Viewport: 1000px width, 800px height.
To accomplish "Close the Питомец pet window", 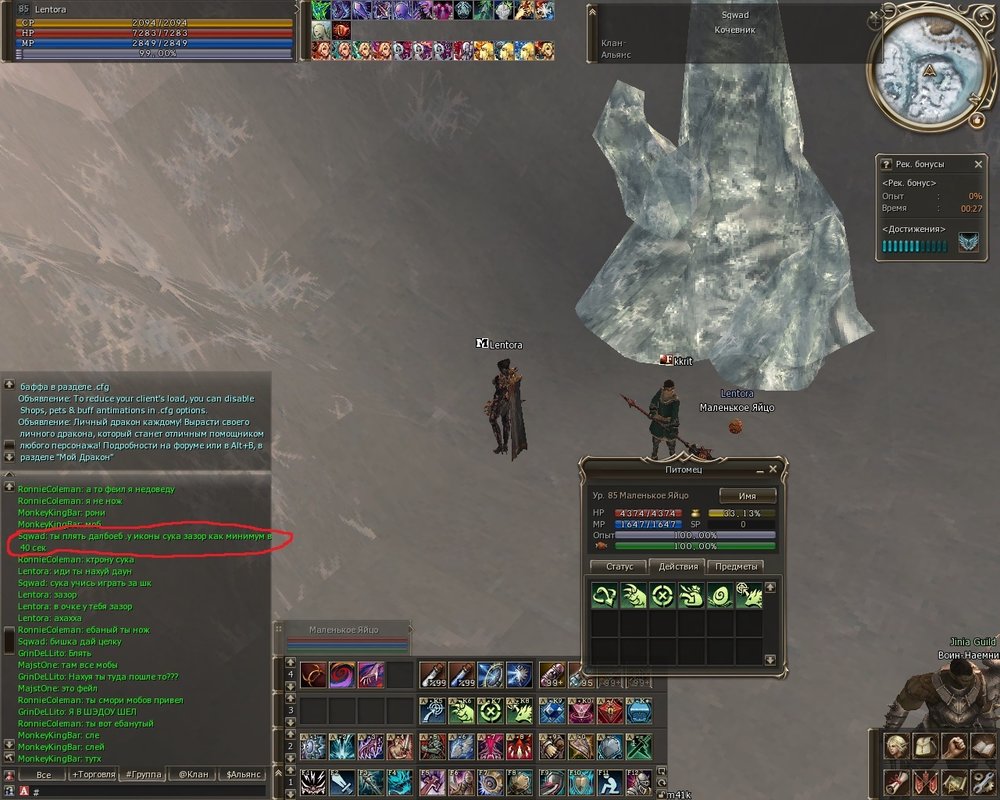I will [x=772, y=468].
